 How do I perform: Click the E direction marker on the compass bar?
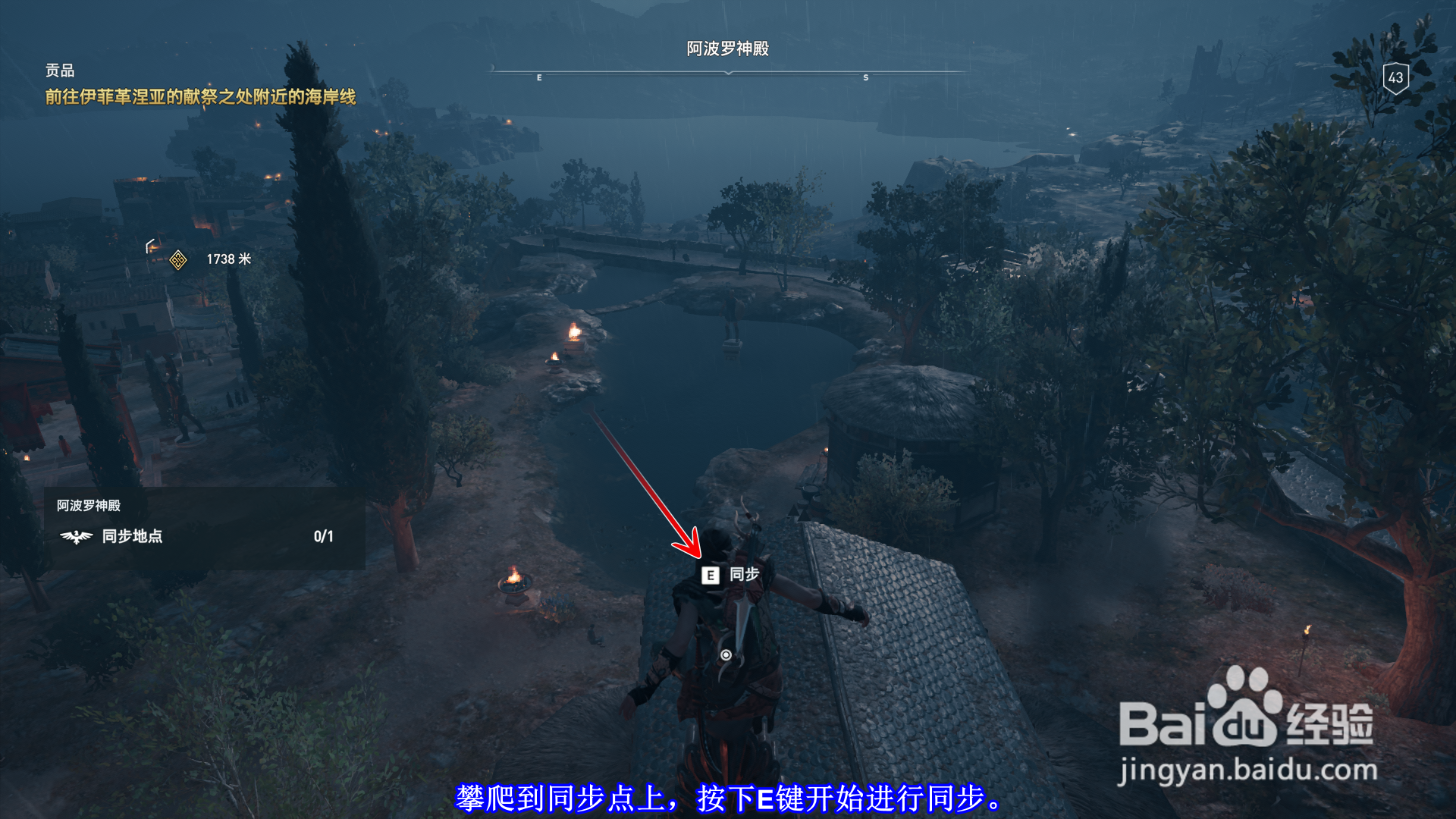[538, 77]
